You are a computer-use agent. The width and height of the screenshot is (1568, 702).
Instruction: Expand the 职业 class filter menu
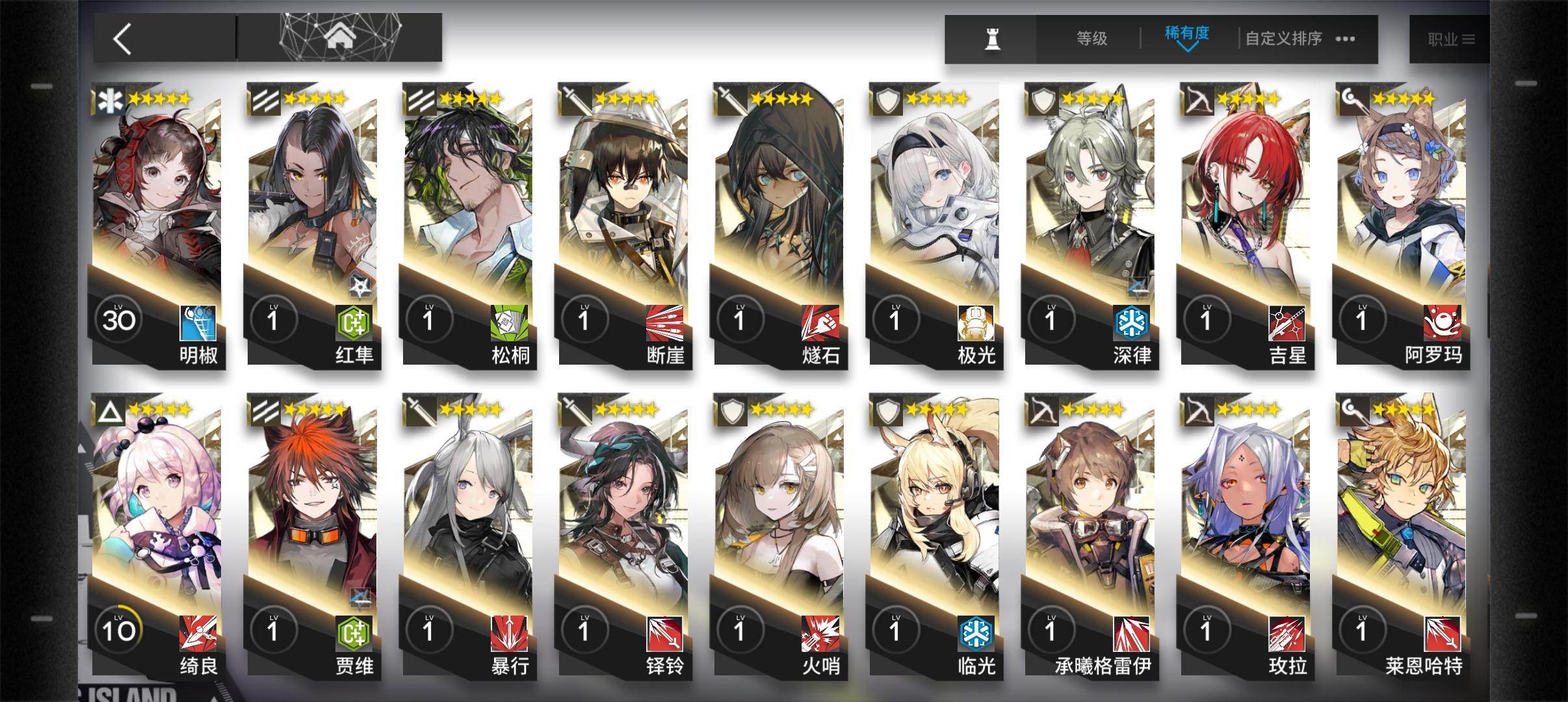1451,39
